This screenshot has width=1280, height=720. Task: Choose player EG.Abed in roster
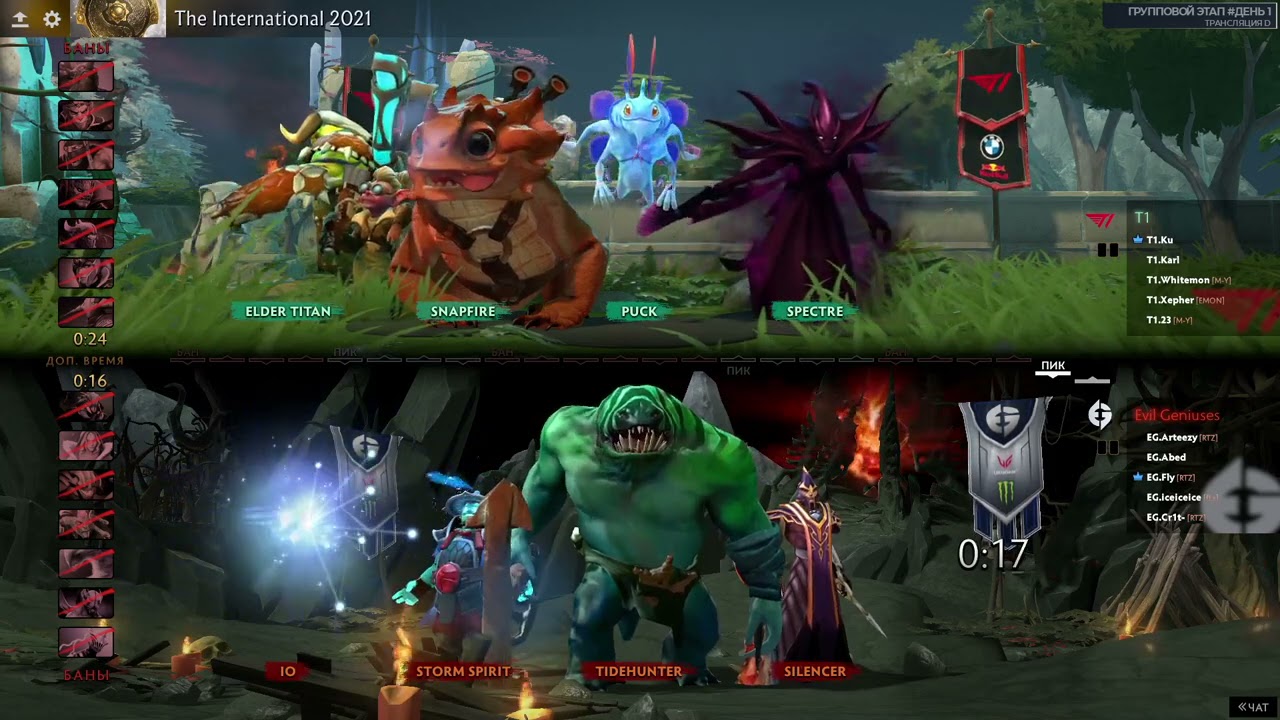pos(1166,457)
